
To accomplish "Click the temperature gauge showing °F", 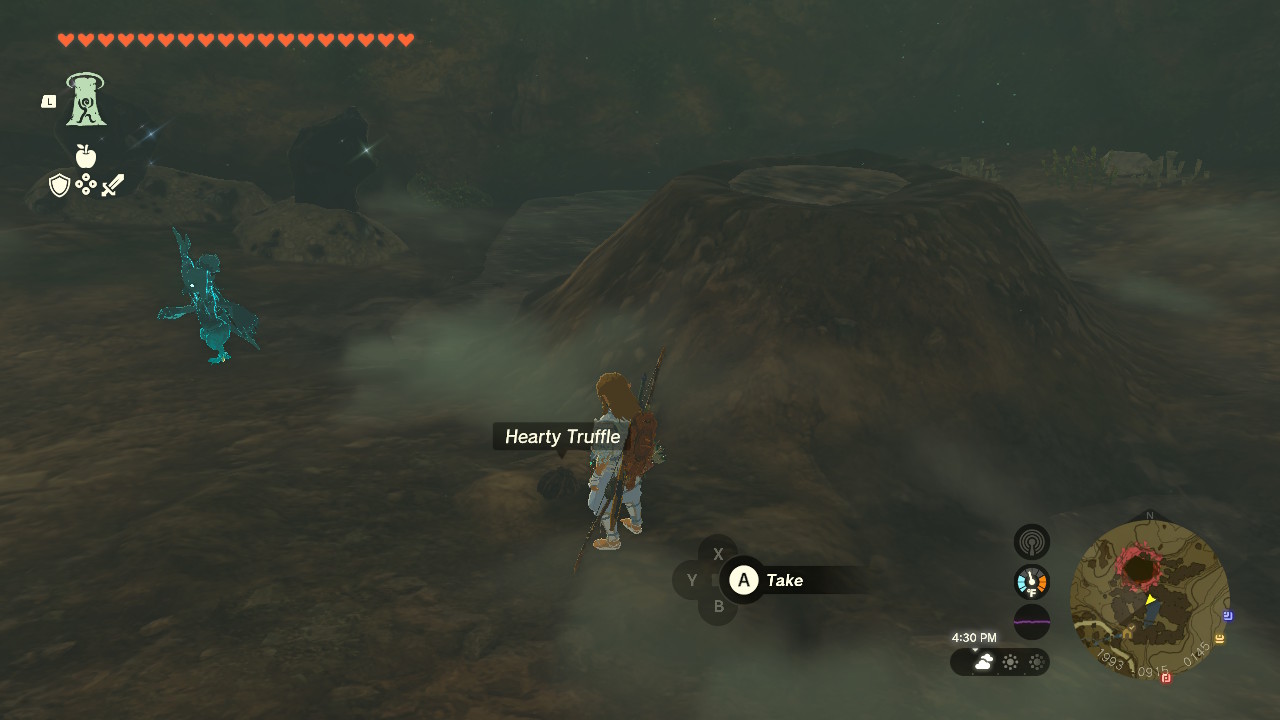I will point(1031,581).
